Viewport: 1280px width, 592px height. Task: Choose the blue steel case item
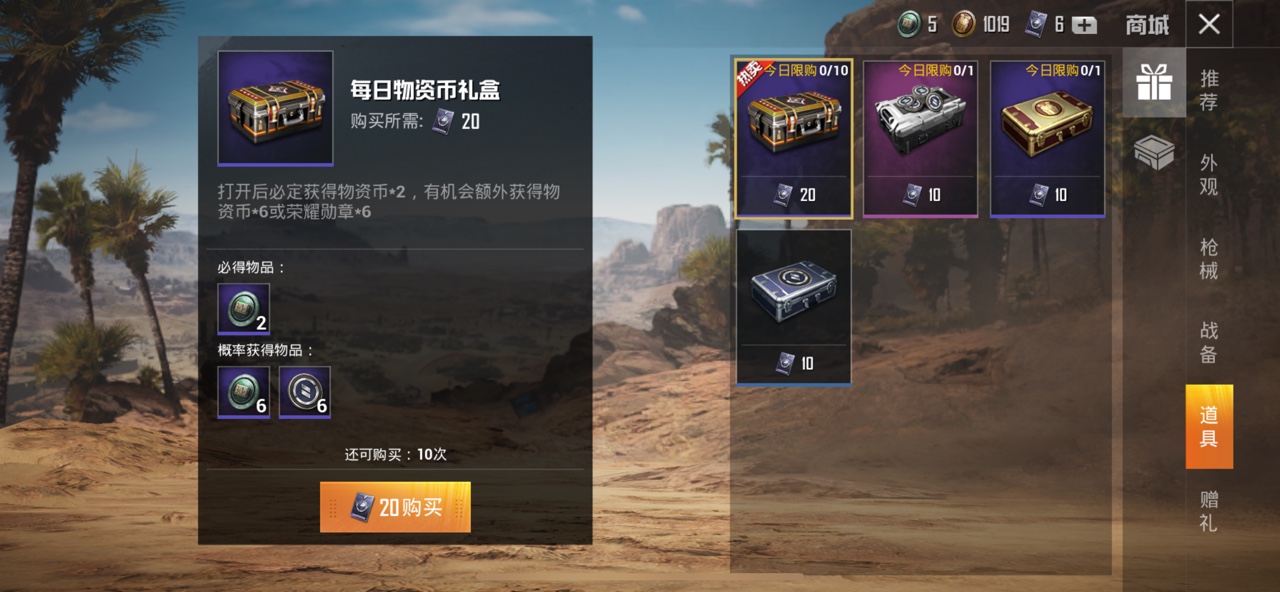click(794, 307)
